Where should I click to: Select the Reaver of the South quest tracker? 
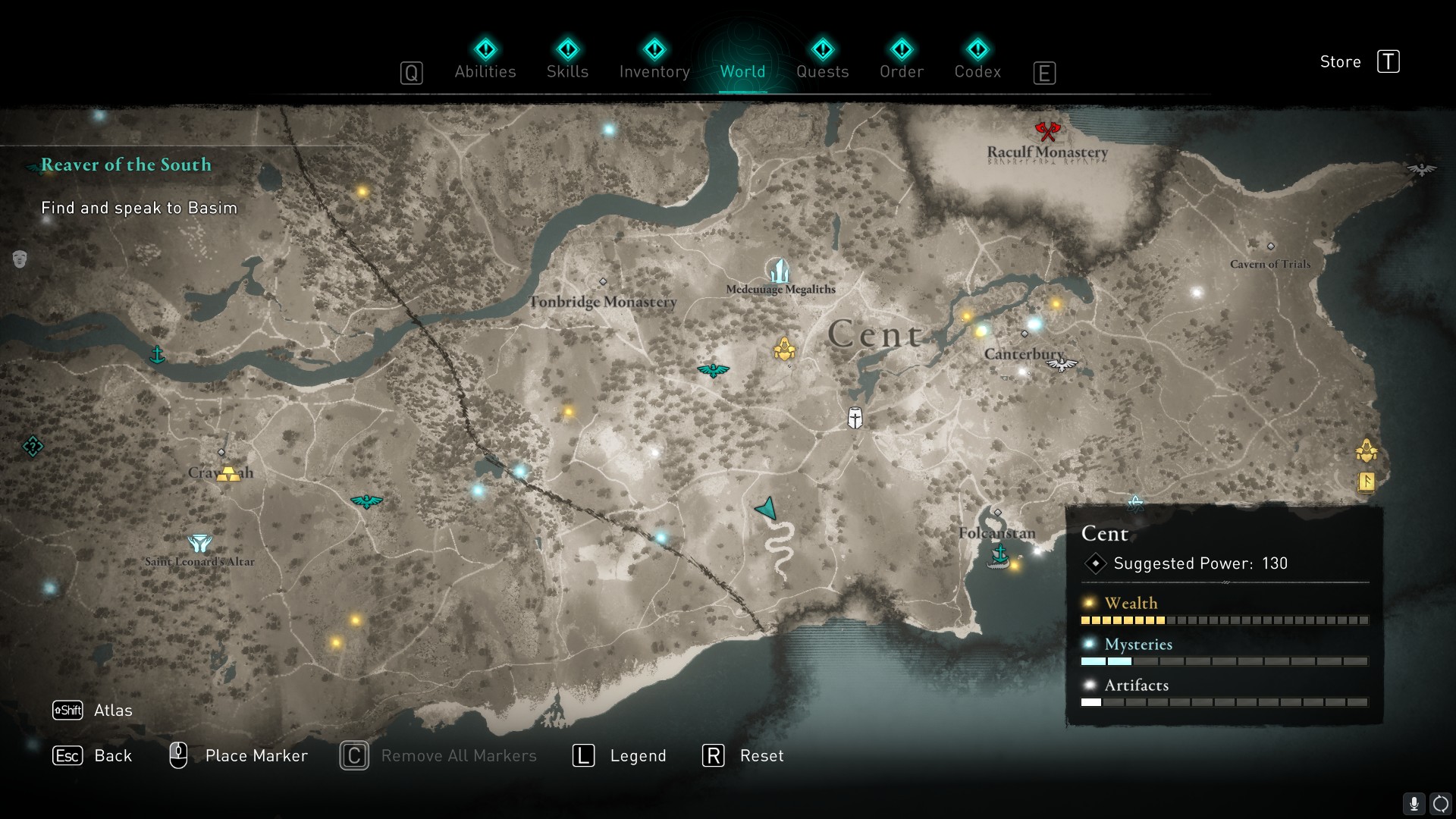[126, 165]
